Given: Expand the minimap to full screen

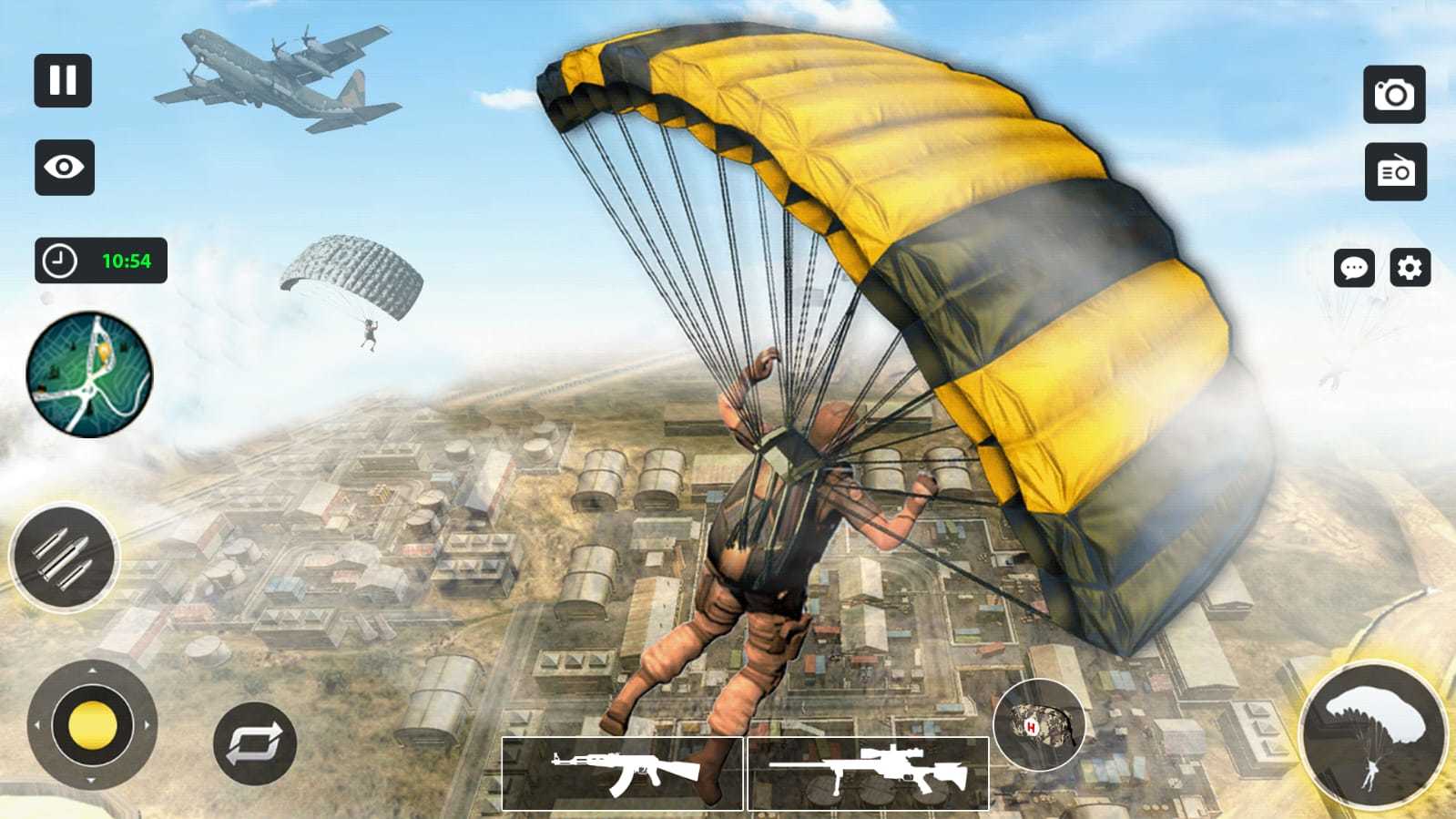Looking at the screenshot, I should pos(87,374).
